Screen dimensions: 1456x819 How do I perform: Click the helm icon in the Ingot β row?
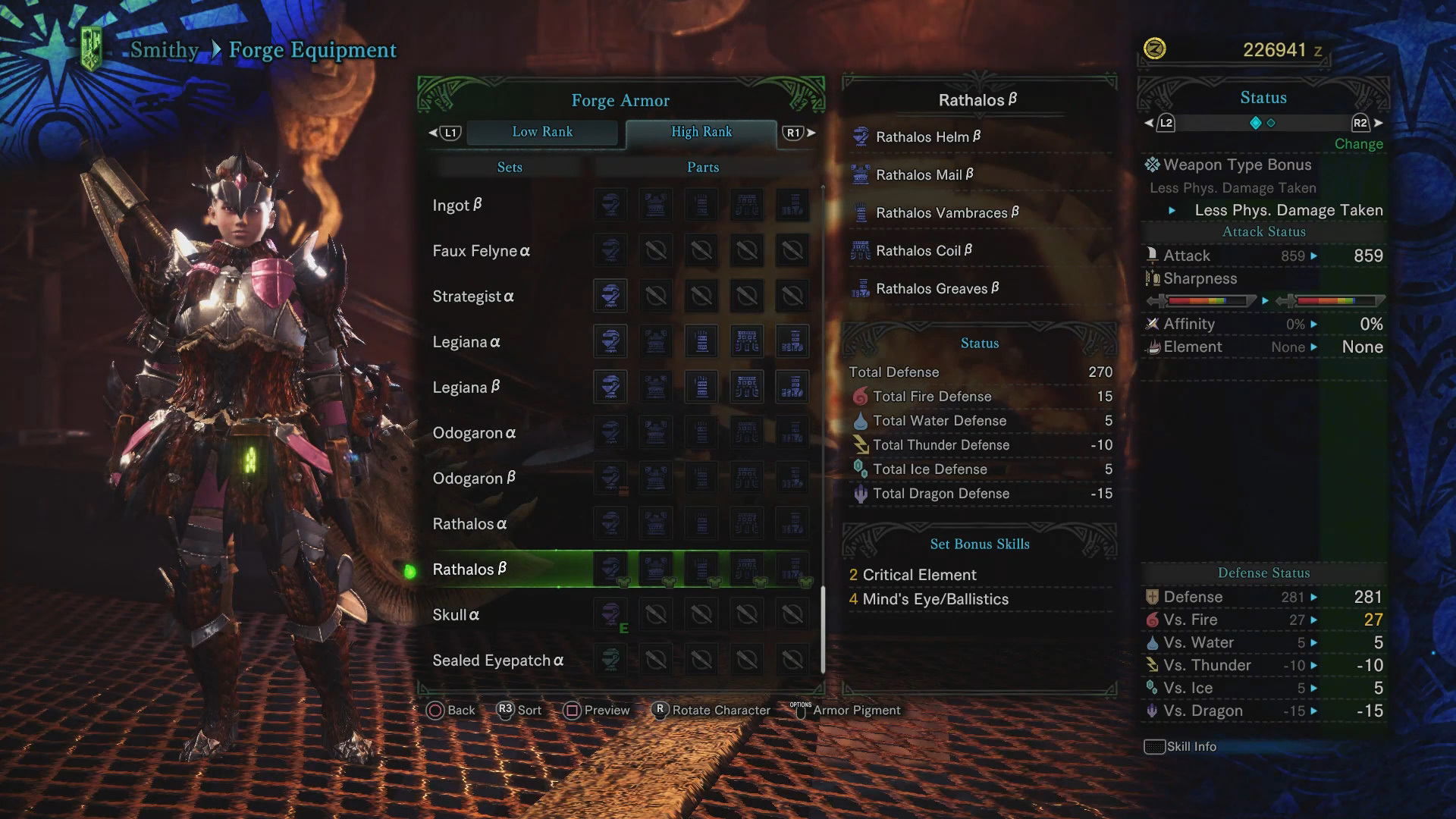pyautogui.click(x=610, y=205)
